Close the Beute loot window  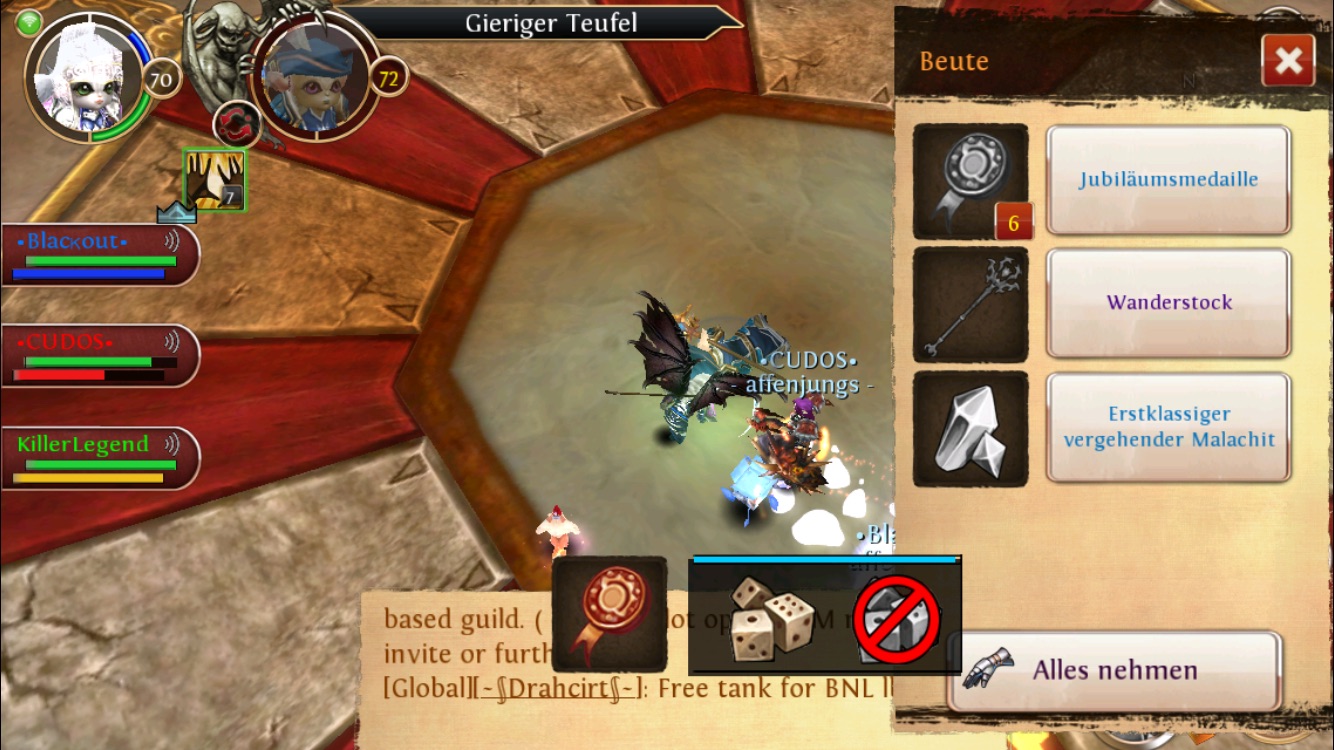click(x=1288, y=61)
